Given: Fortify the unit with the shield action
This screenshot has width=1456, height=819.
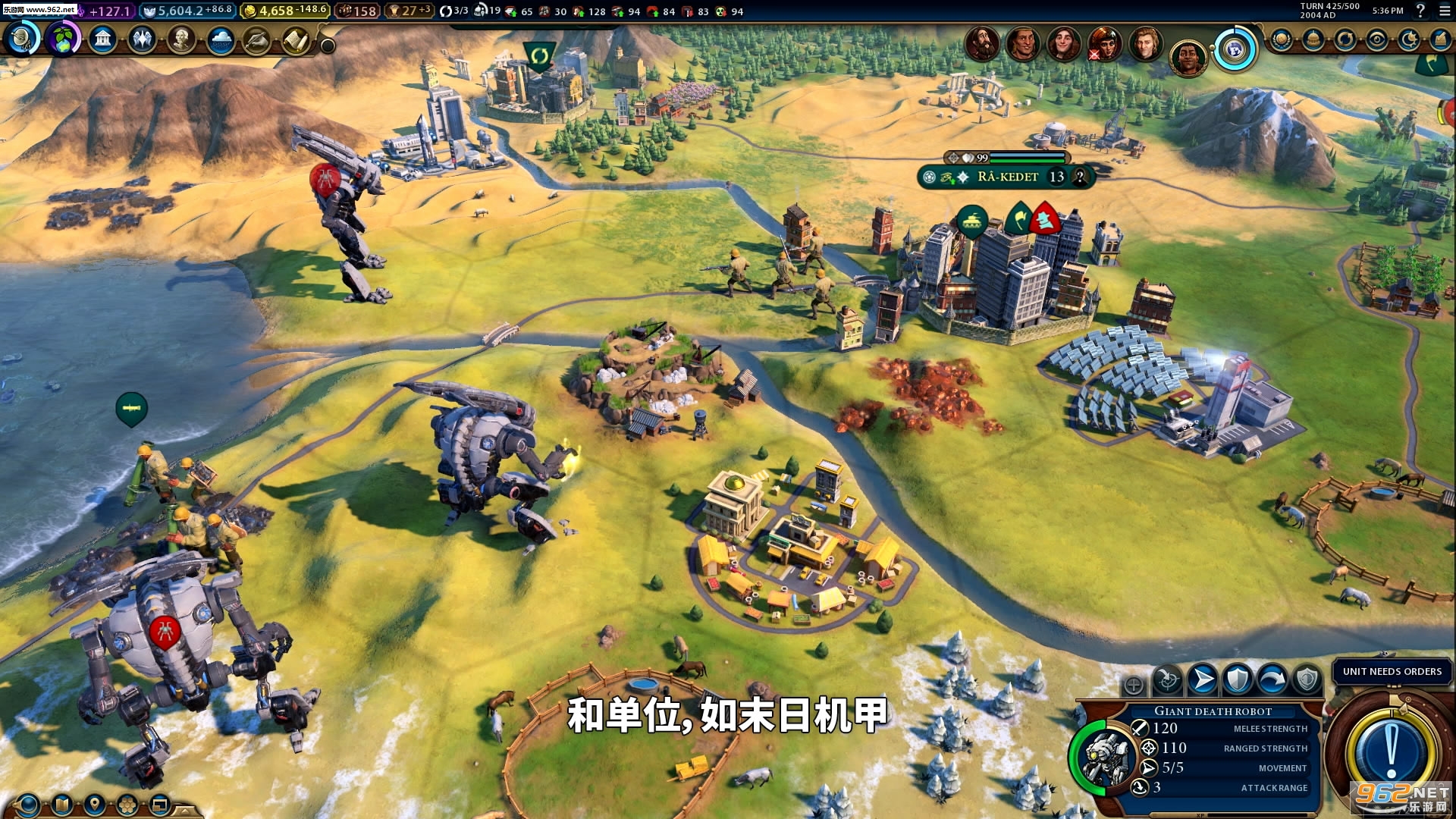Looking at the screenshot, I should coord(1238,679).
